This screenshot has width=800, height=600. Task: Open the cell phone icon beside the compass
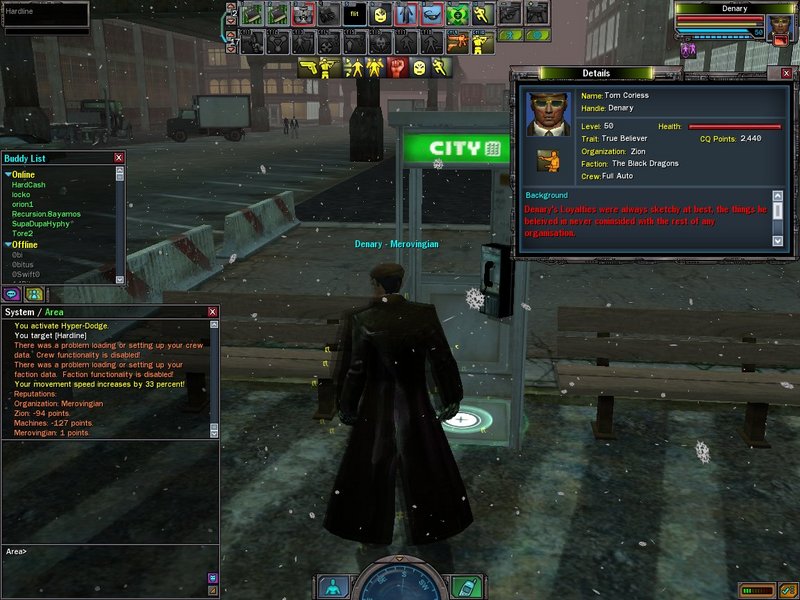[x=464, y=586]
